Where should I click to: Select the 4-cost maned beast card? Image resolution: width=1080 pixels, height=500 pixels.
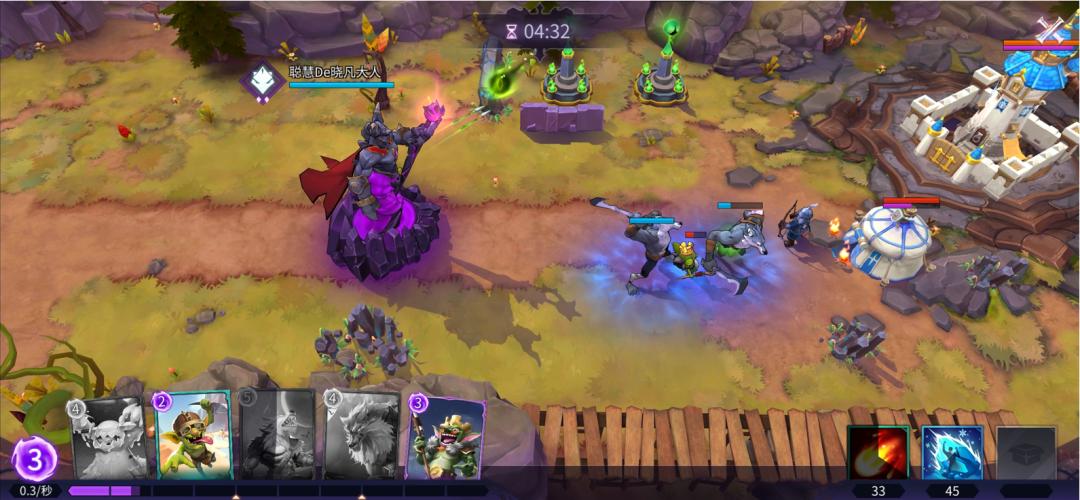tap(361, 435)
